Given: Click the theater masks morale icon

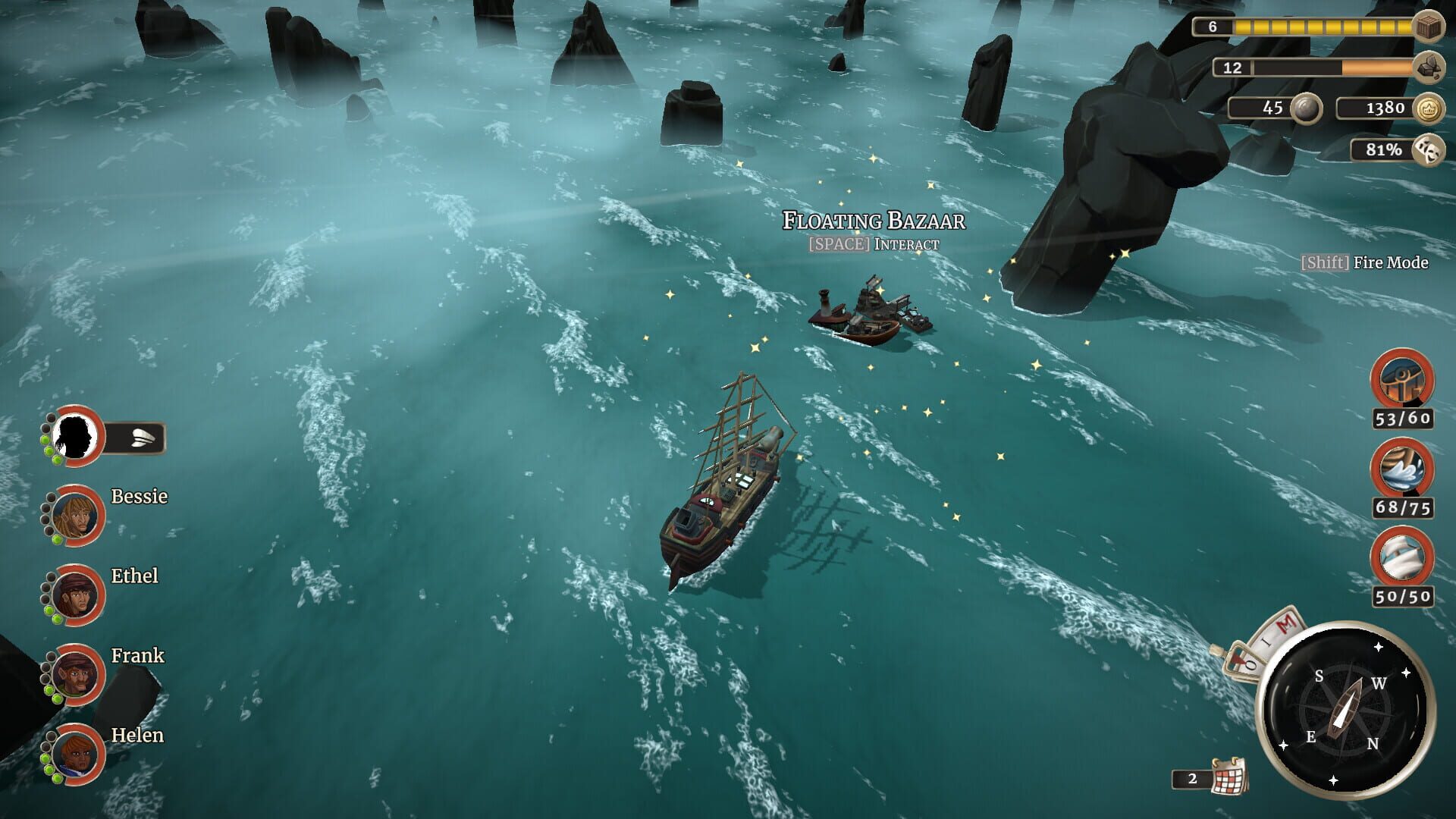Looking at the screenshot, I should pos(1429,149).
